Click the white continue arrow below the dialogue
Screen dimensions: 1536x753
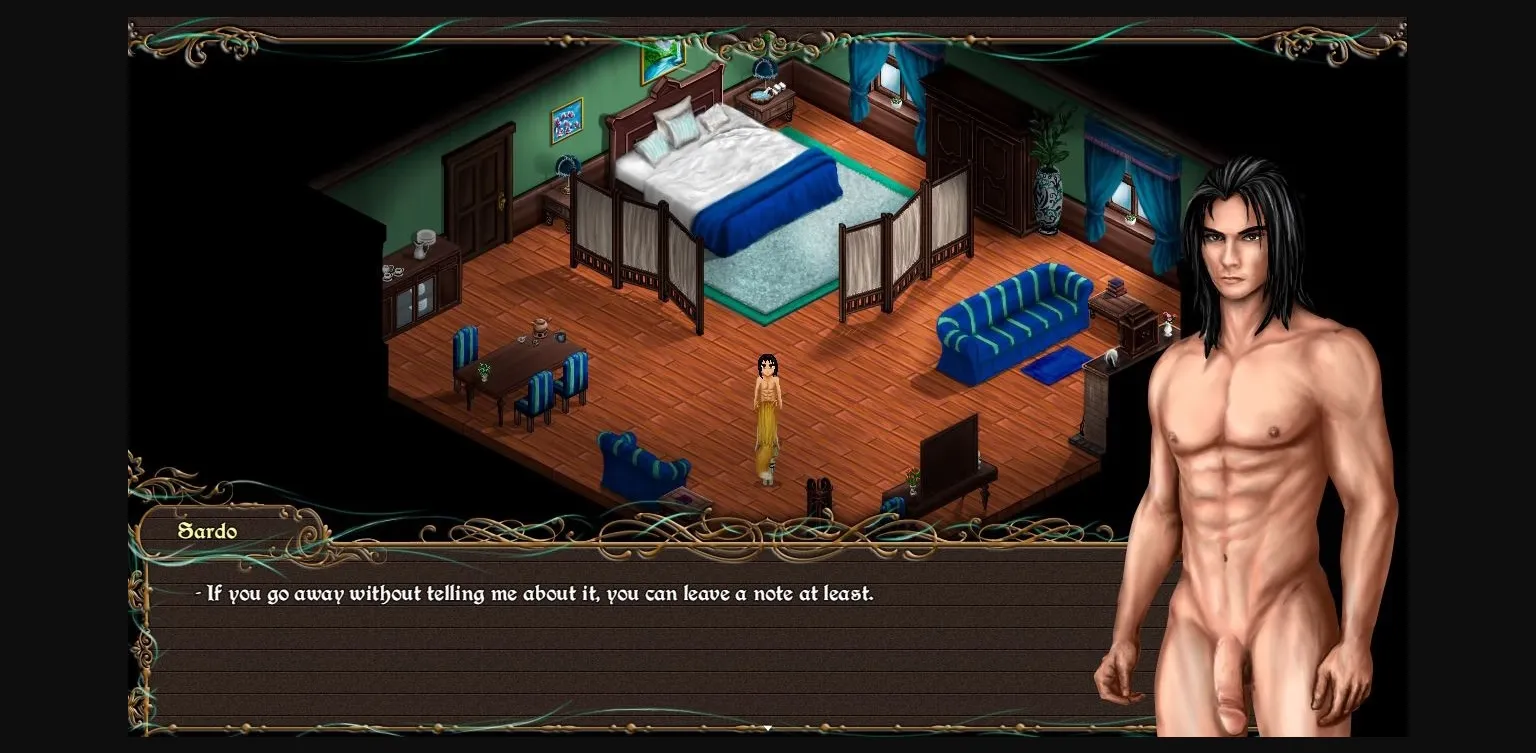click(x=767, y=729)
